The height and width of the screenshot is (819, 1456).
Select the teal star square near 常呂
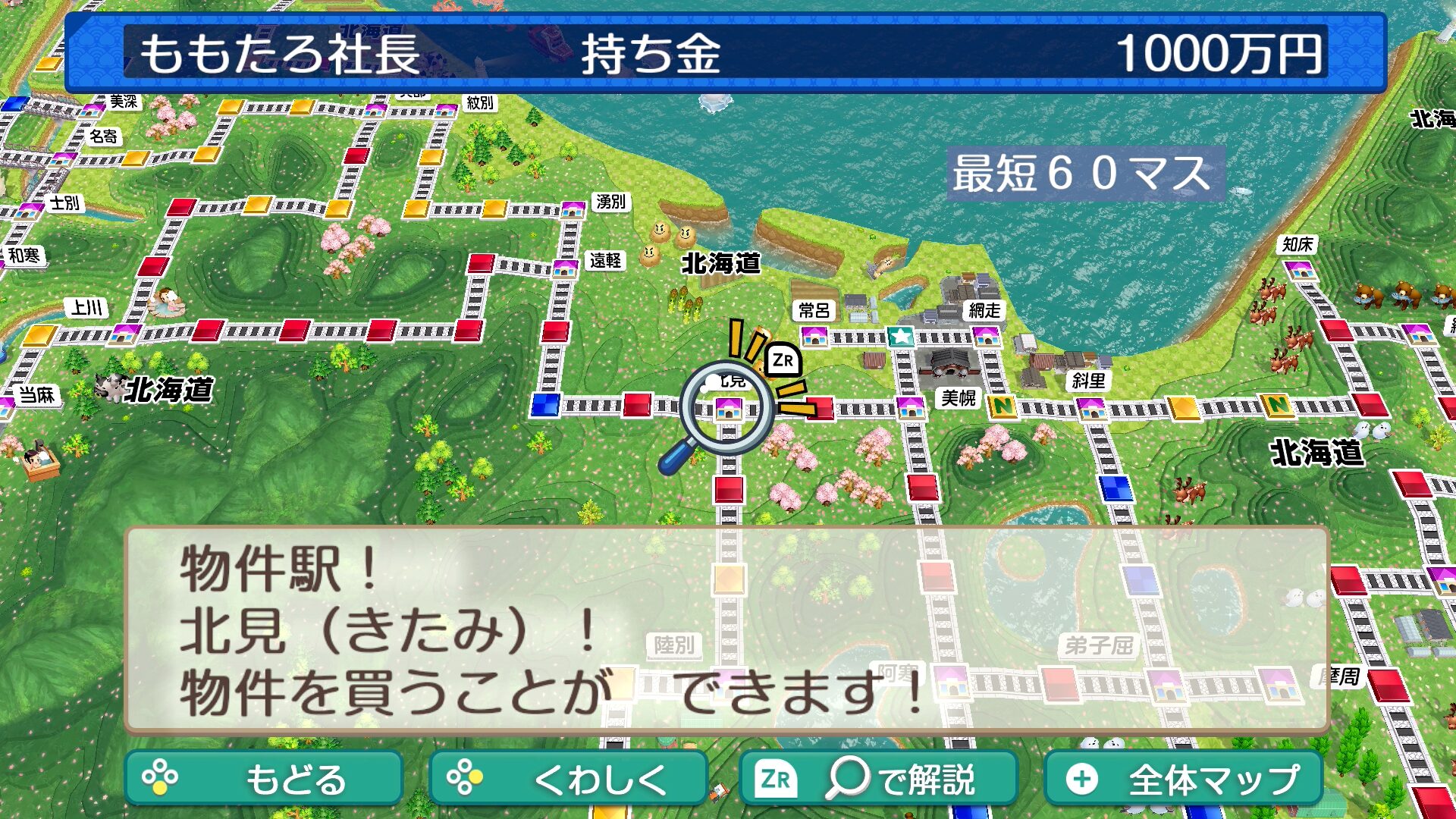(x=901, y=336)
